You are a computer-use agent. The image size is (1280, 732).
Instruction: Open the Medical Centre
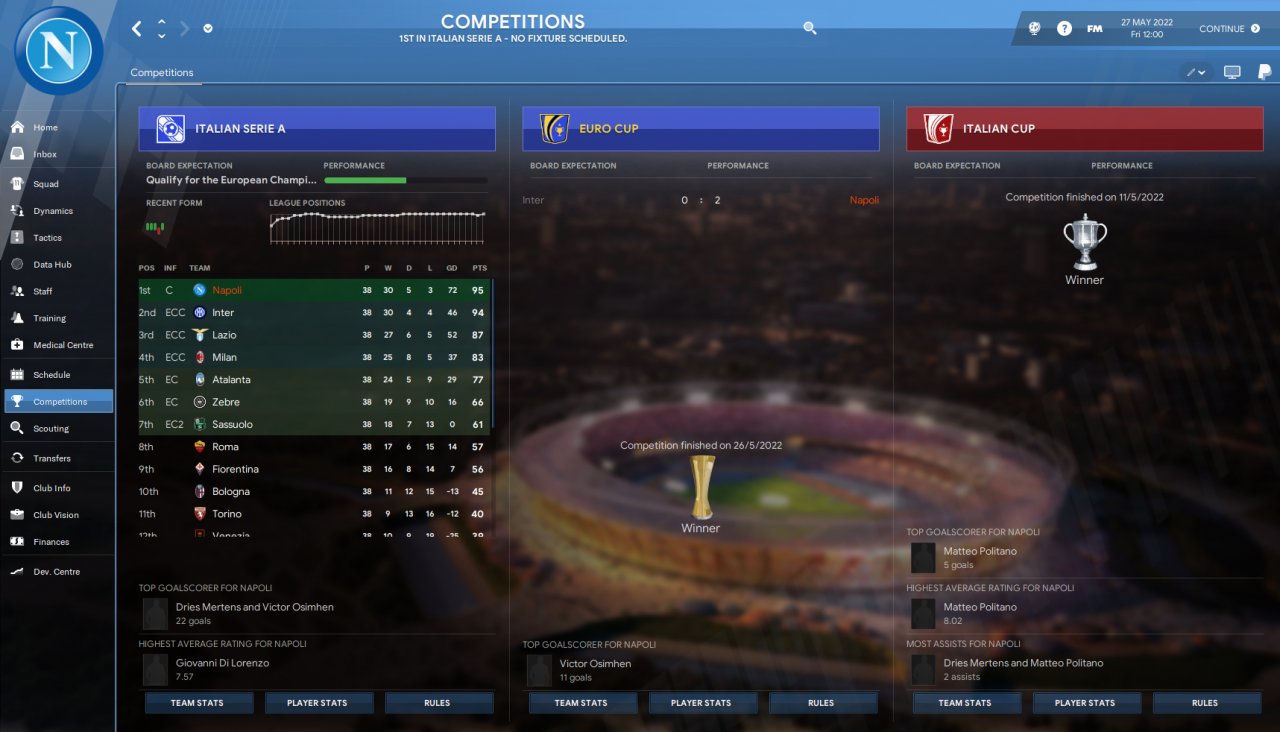[x=62, y=345]
